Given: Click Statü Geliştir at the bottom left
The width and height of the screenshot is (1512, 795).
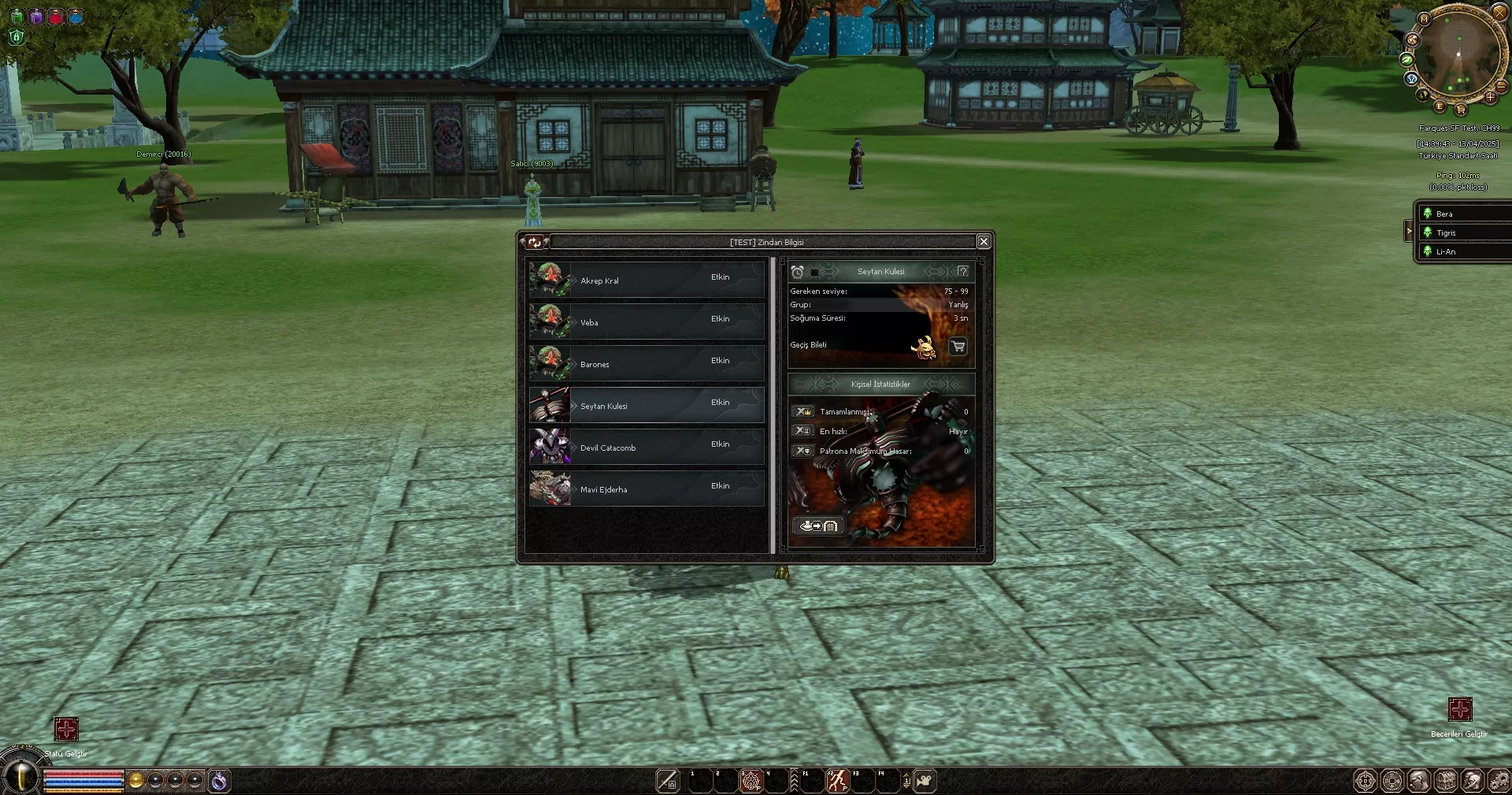Looking at the screenshot, I should 66,730.
